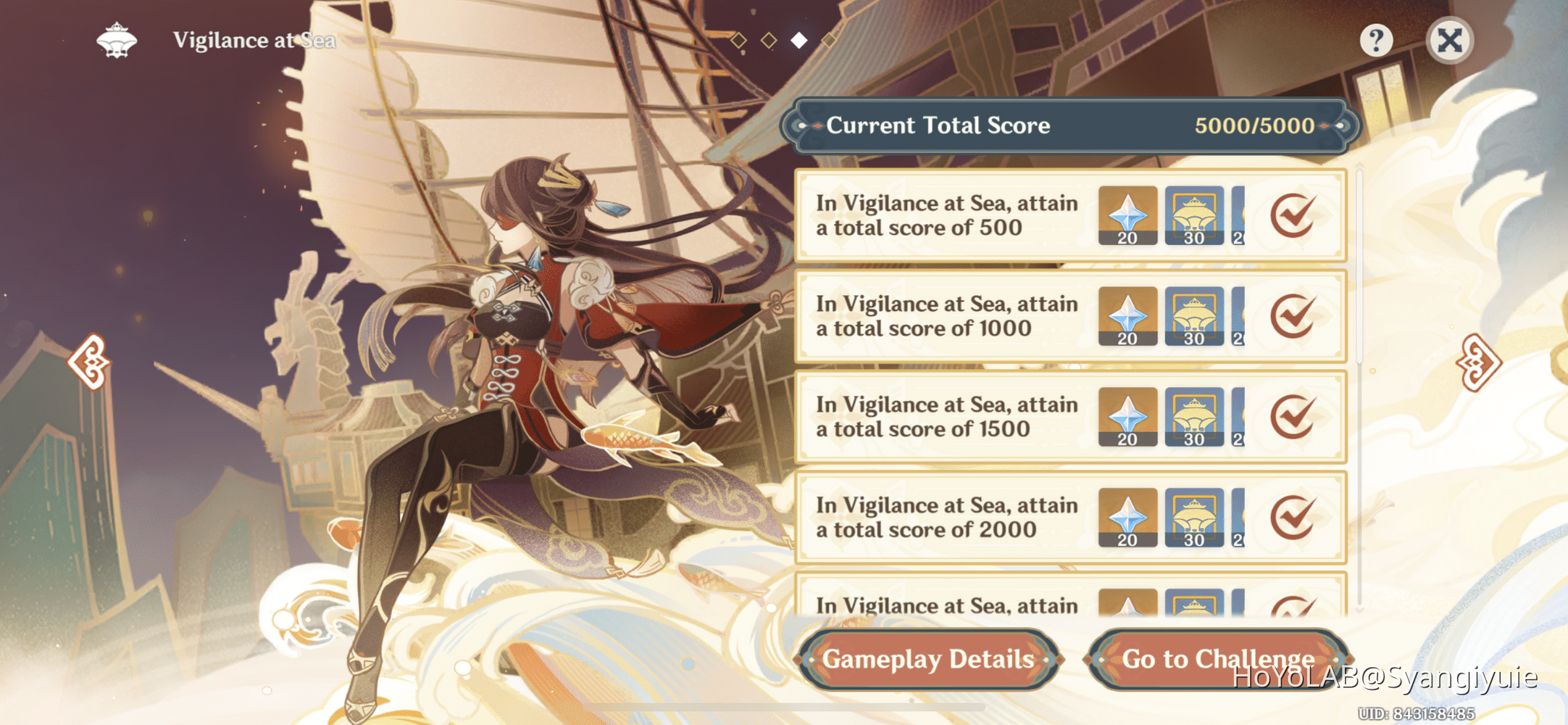Select the third page indicator diamond at top
1568x725 pixels.
coord(798,40)
